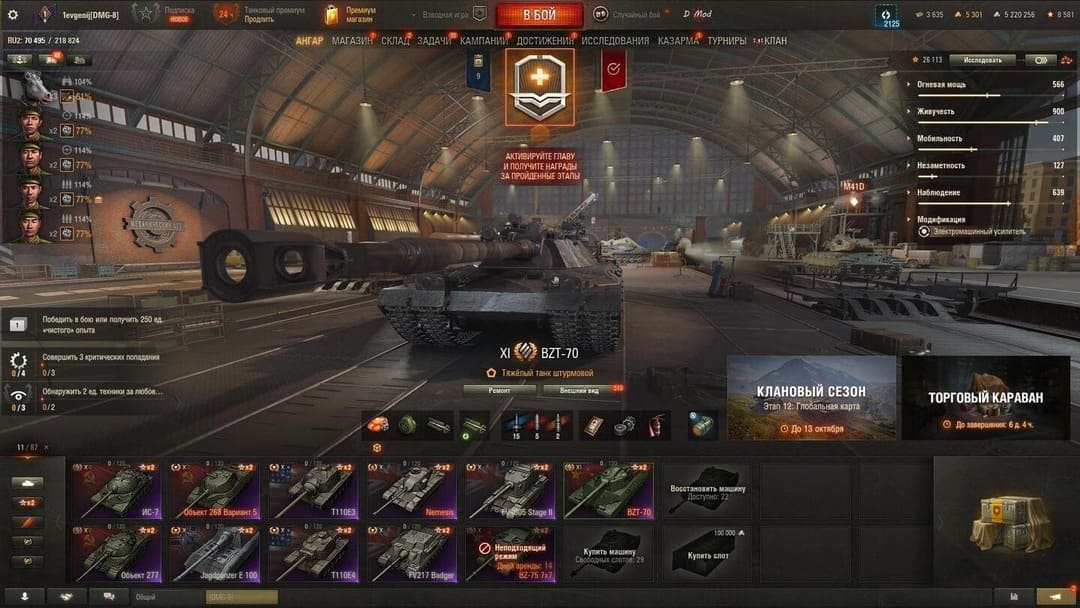
Task: Click the Ремонт button
Action: tap(499, 390)
